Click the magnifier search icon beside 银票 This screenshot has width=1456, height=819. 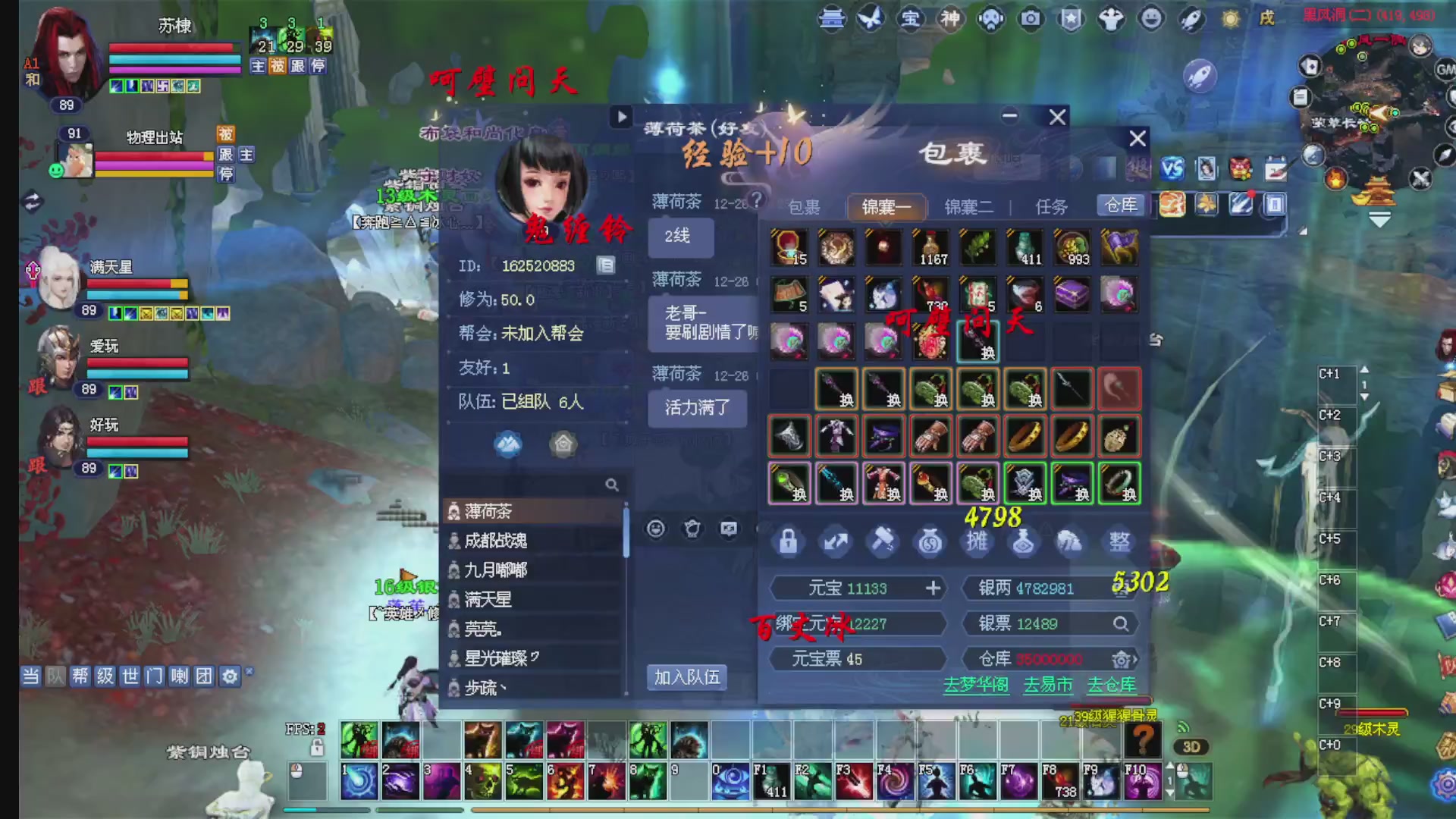pyautogui.click(x=1121, y=623)
